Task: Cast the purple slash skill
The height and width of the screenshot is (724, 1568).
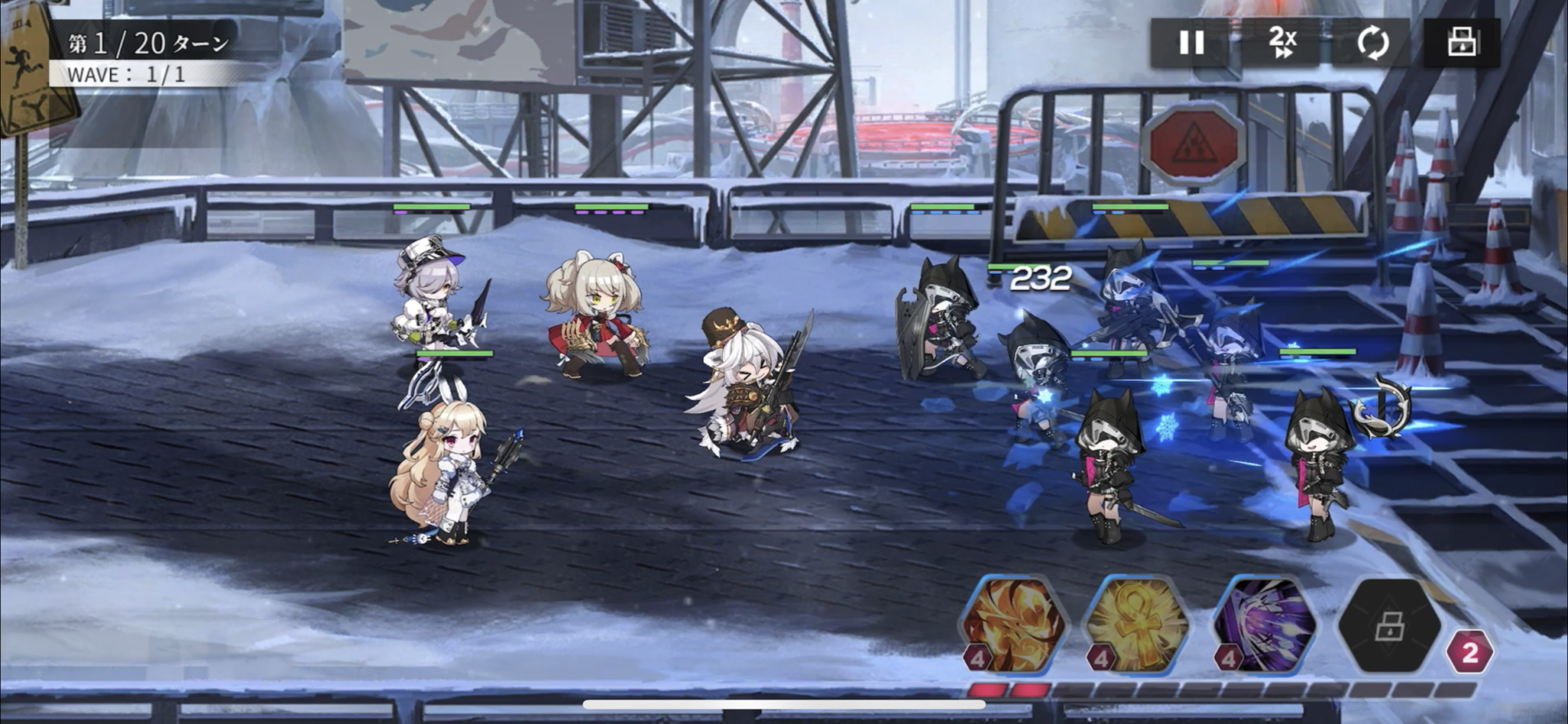Action: click(1264, 625)
